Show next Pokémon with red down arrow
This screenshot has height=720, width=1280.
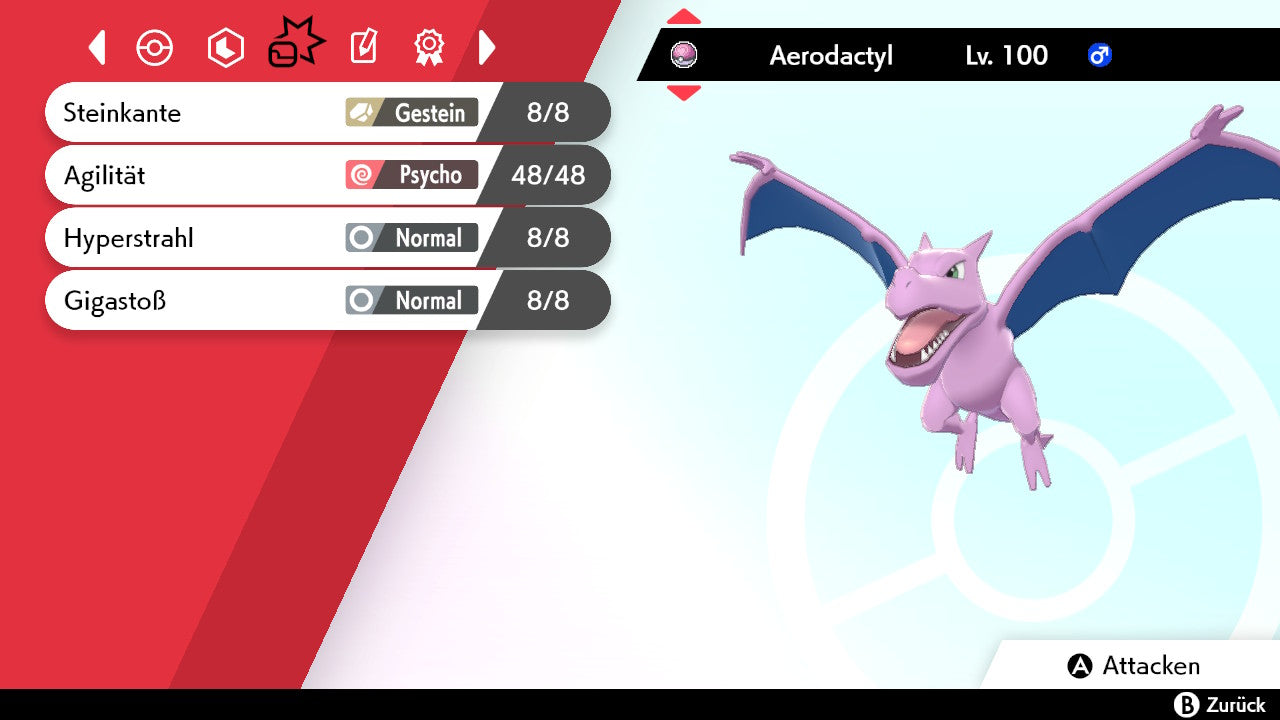[684, 93]
